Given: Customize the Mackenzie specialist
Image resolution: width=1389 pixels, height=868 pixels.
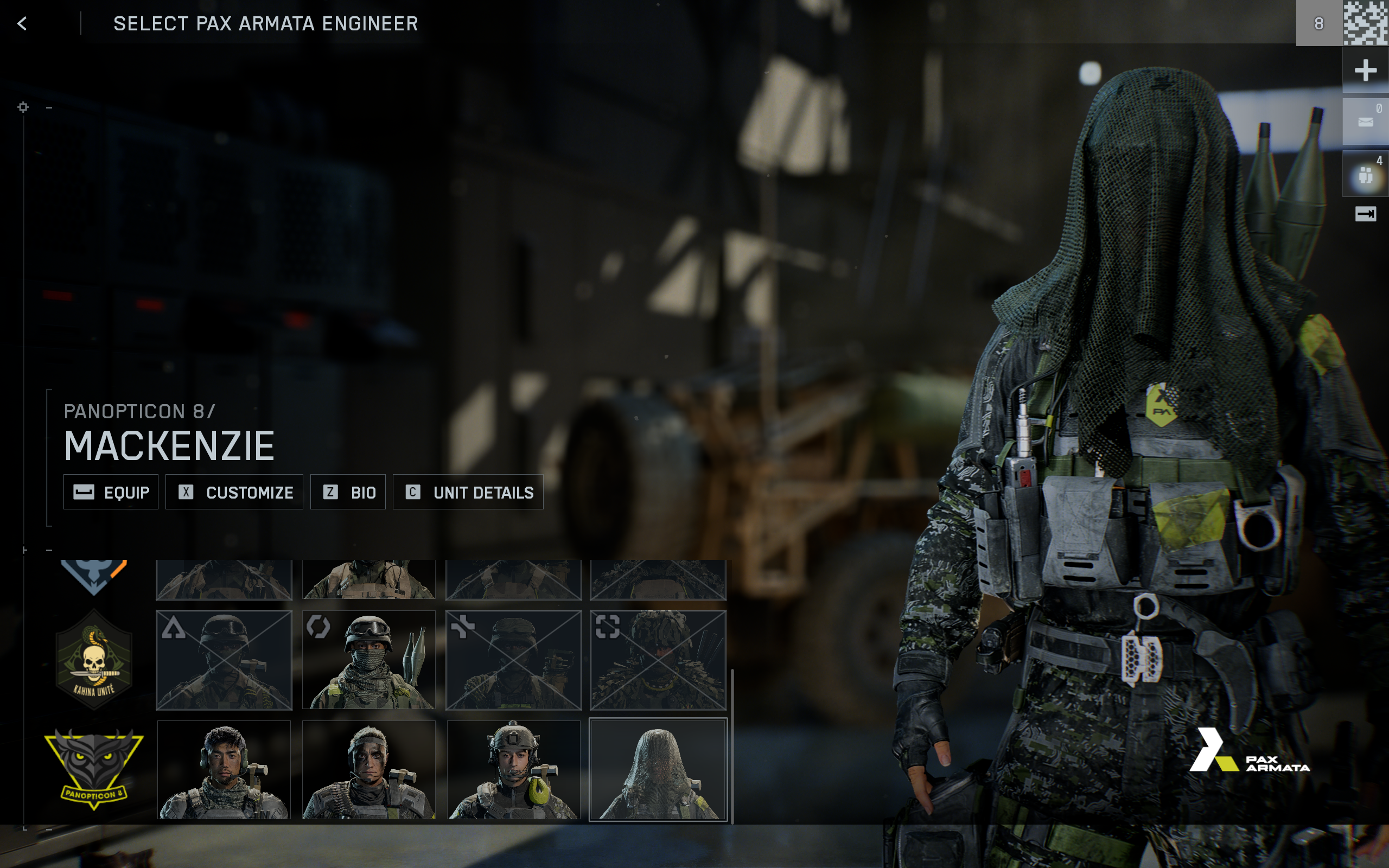Looking at the screenshot, I should [x=234, y=492].
